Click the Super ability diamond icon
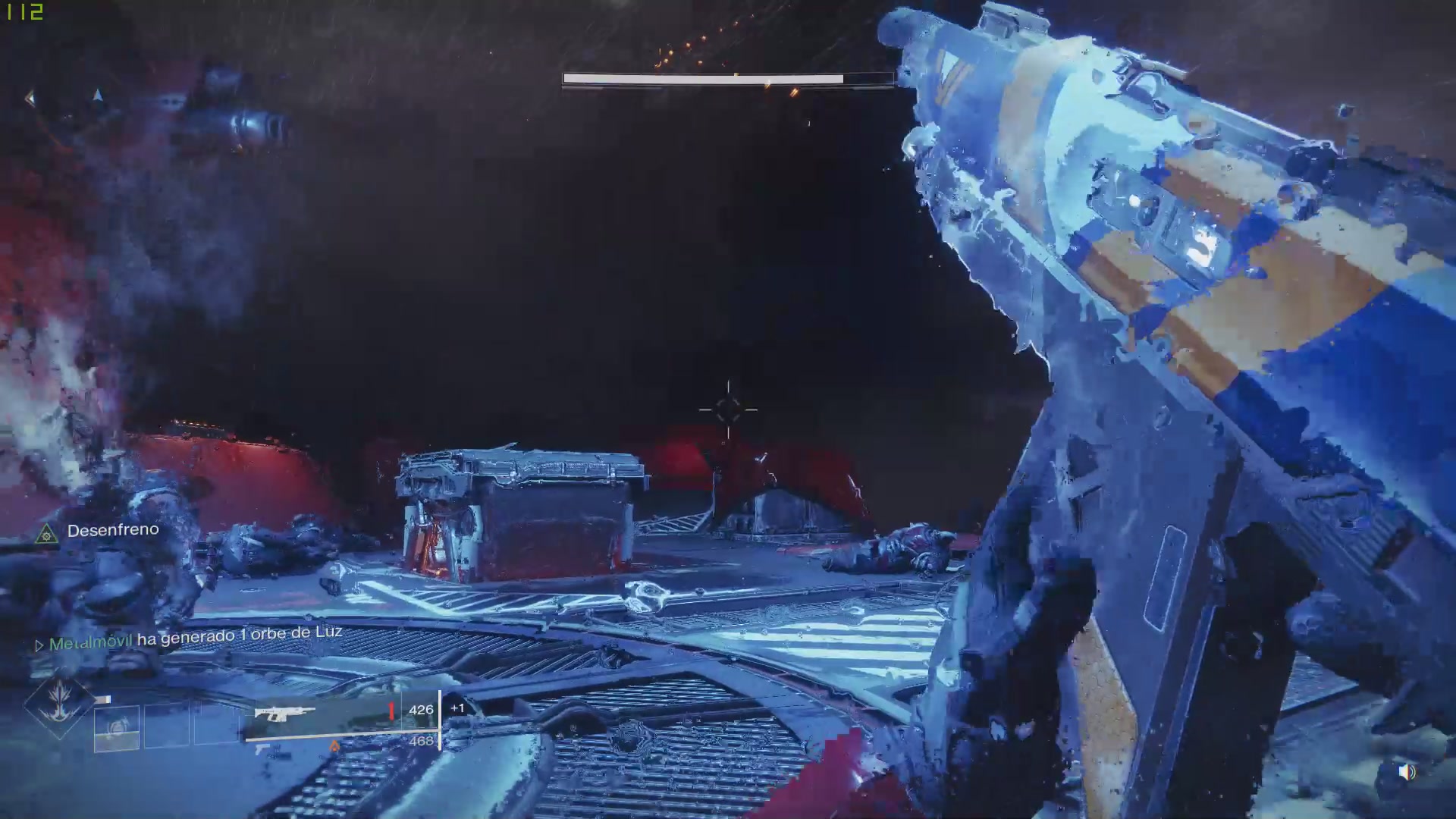 [x=59, y=705]
